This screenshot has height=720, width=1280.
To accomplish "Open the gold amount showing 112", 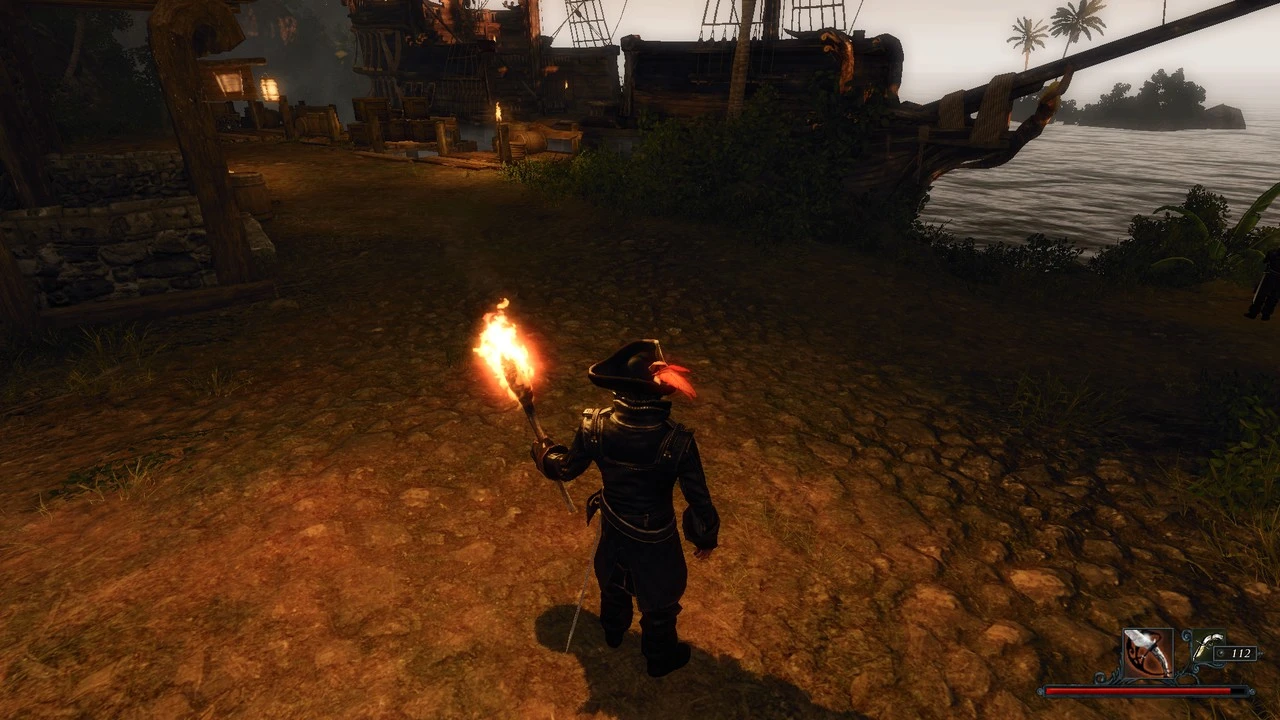I will [x=1242, y=653].
